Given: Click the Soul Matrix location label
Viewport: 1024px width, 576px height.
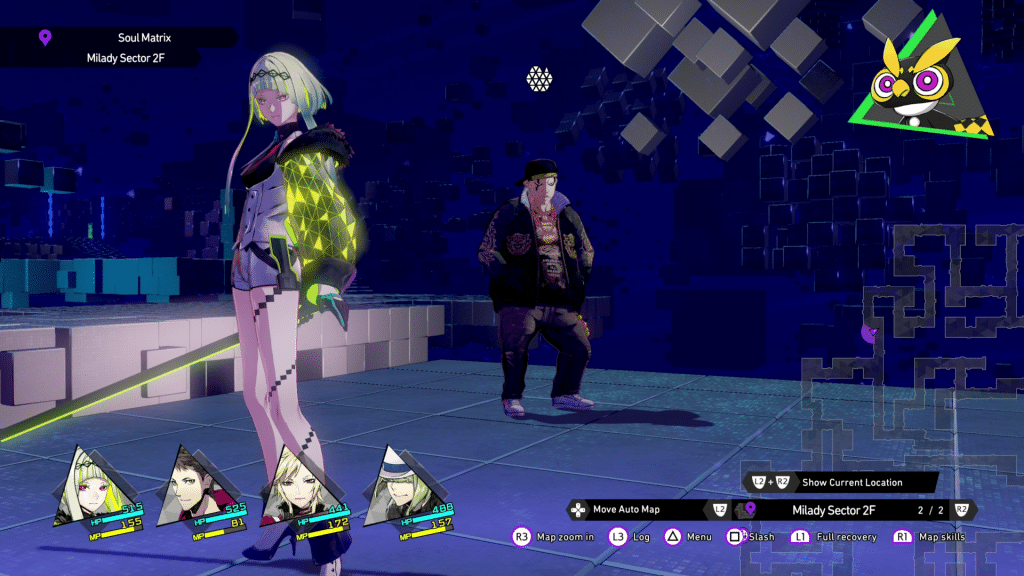Looking at the screenshot, I should (x=144, y=38).
